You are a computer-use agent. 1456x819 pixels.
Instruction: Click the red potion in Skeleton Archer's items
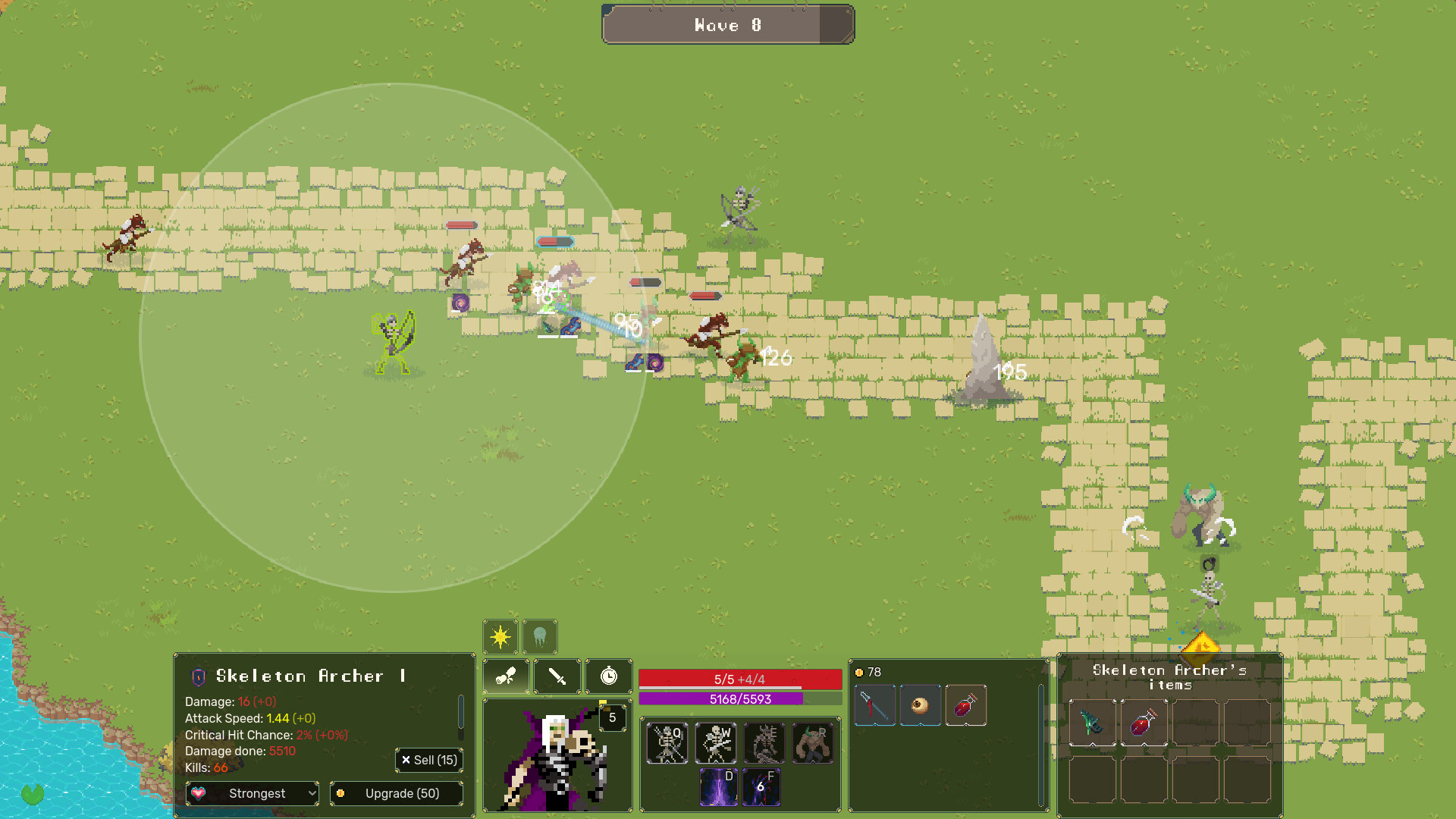(x=1144, y=723)
